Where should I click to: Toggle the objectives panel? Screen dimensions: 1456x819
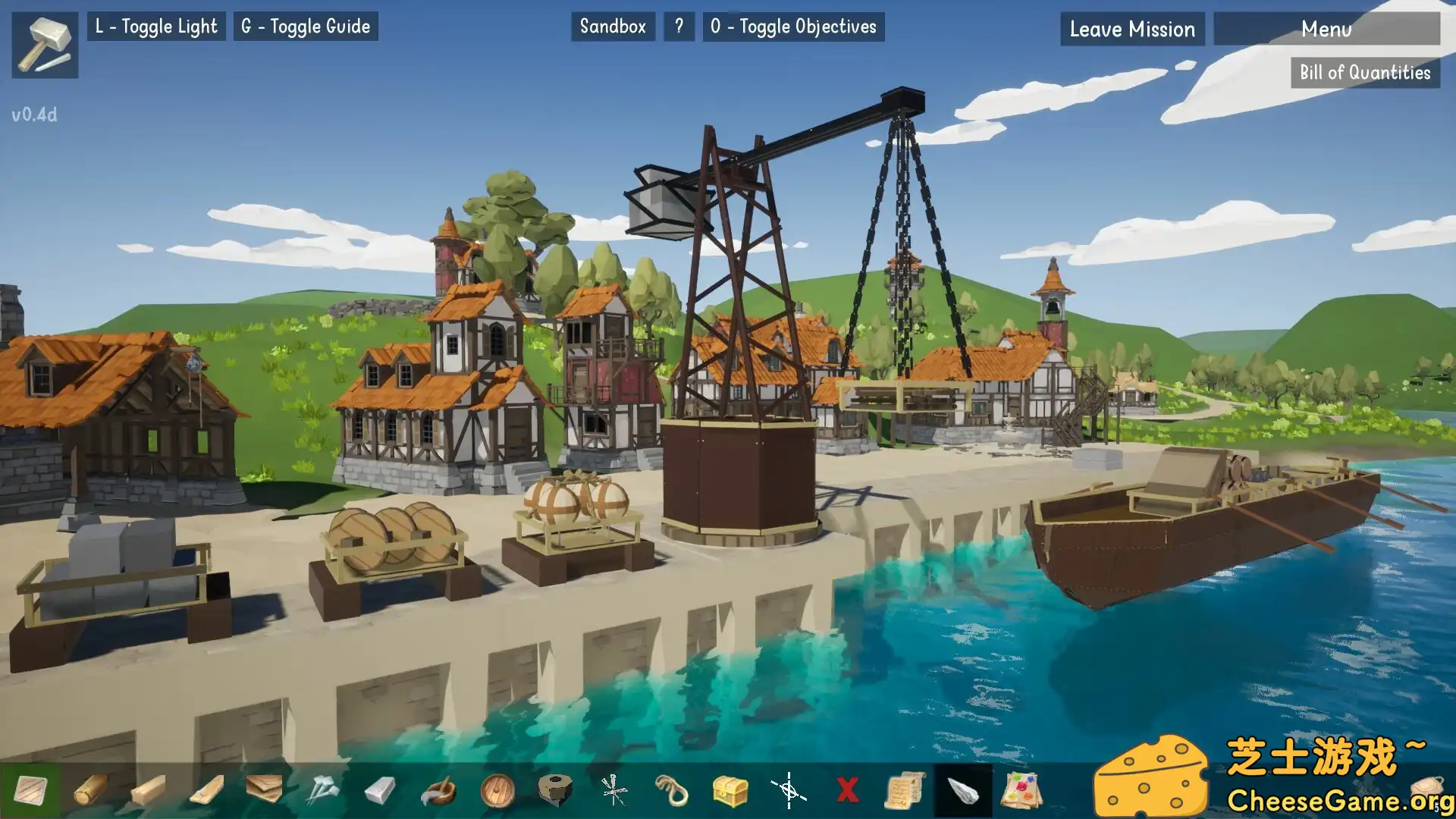(x=793, y=27)
